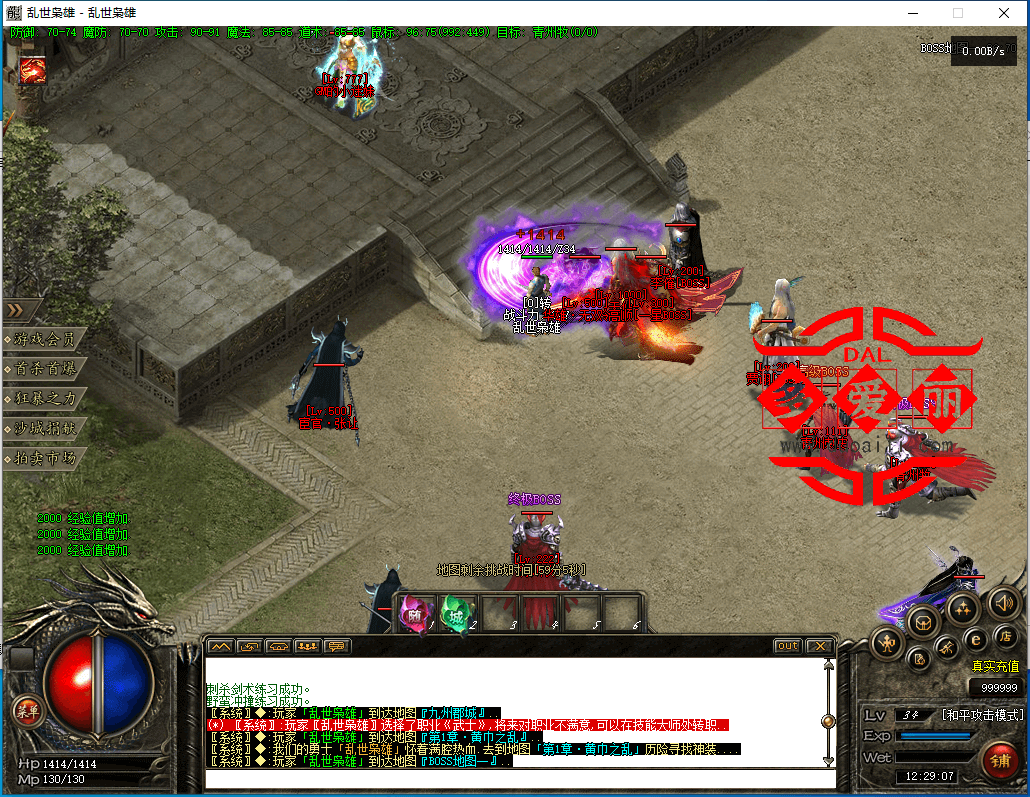Close the chat panel with its X button
Image resolution: width=1030 pixels, height=797 pixels.
pos(819,646)
